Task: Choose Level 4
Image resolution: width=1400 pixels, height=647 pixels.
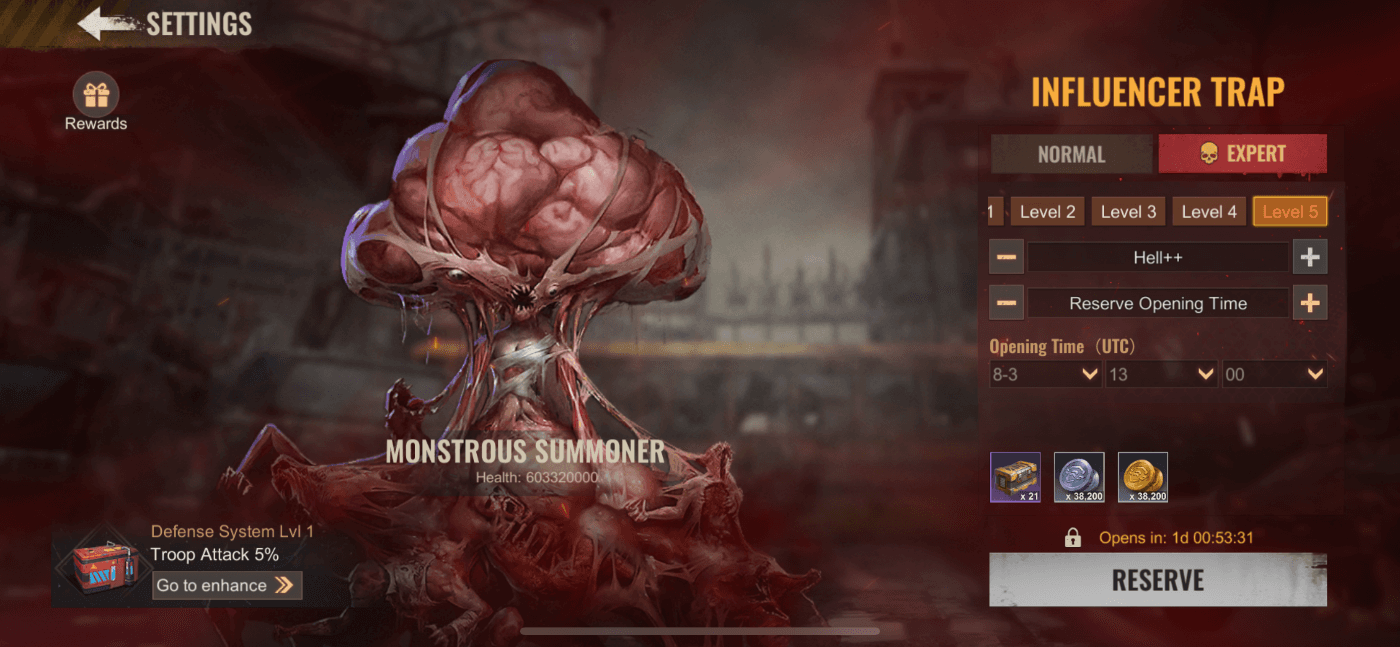Action: (1209, 211)
